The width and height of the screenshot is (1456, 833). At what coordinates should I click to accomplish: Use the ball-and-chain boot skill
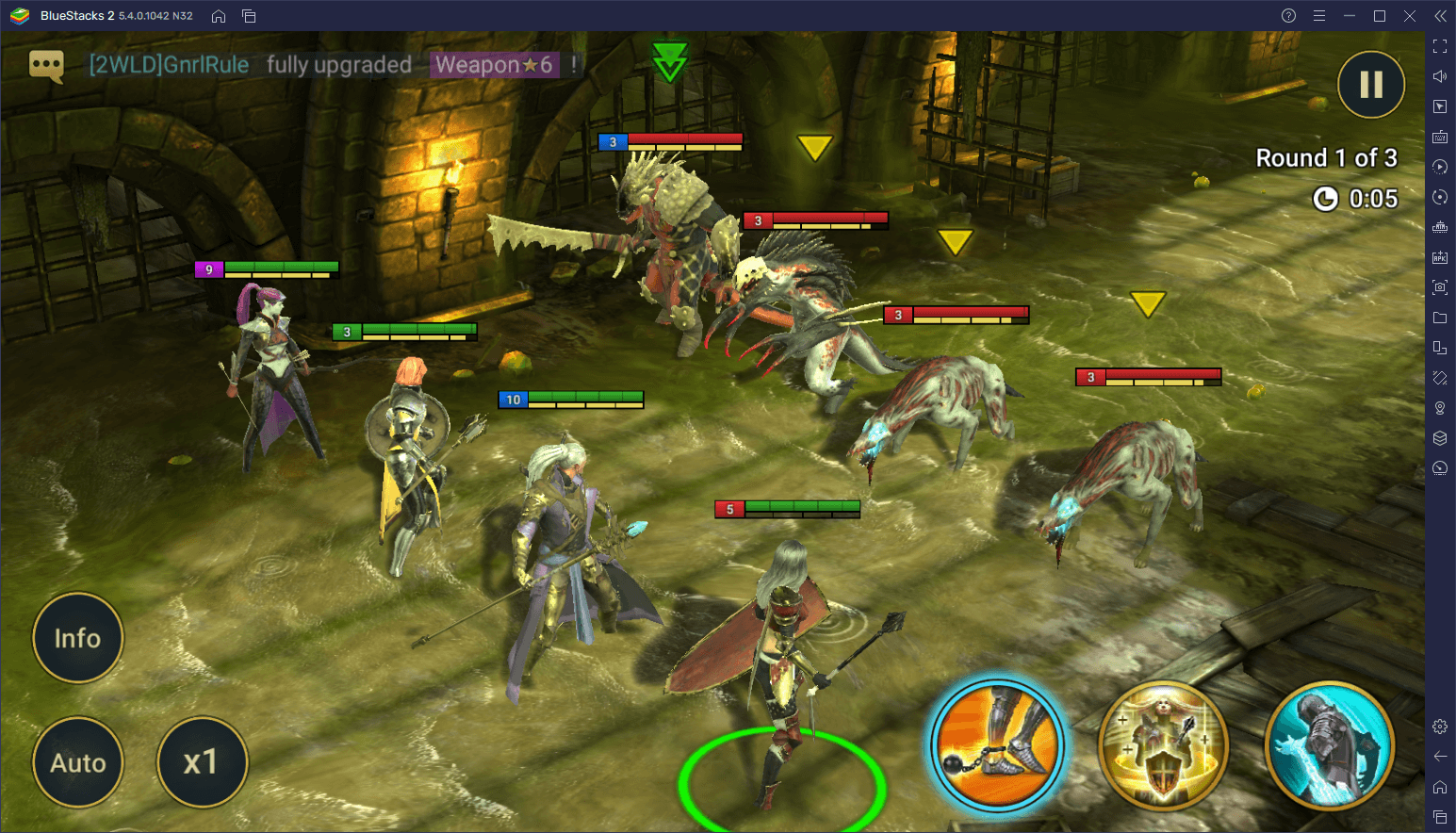(x=997, y=745)
